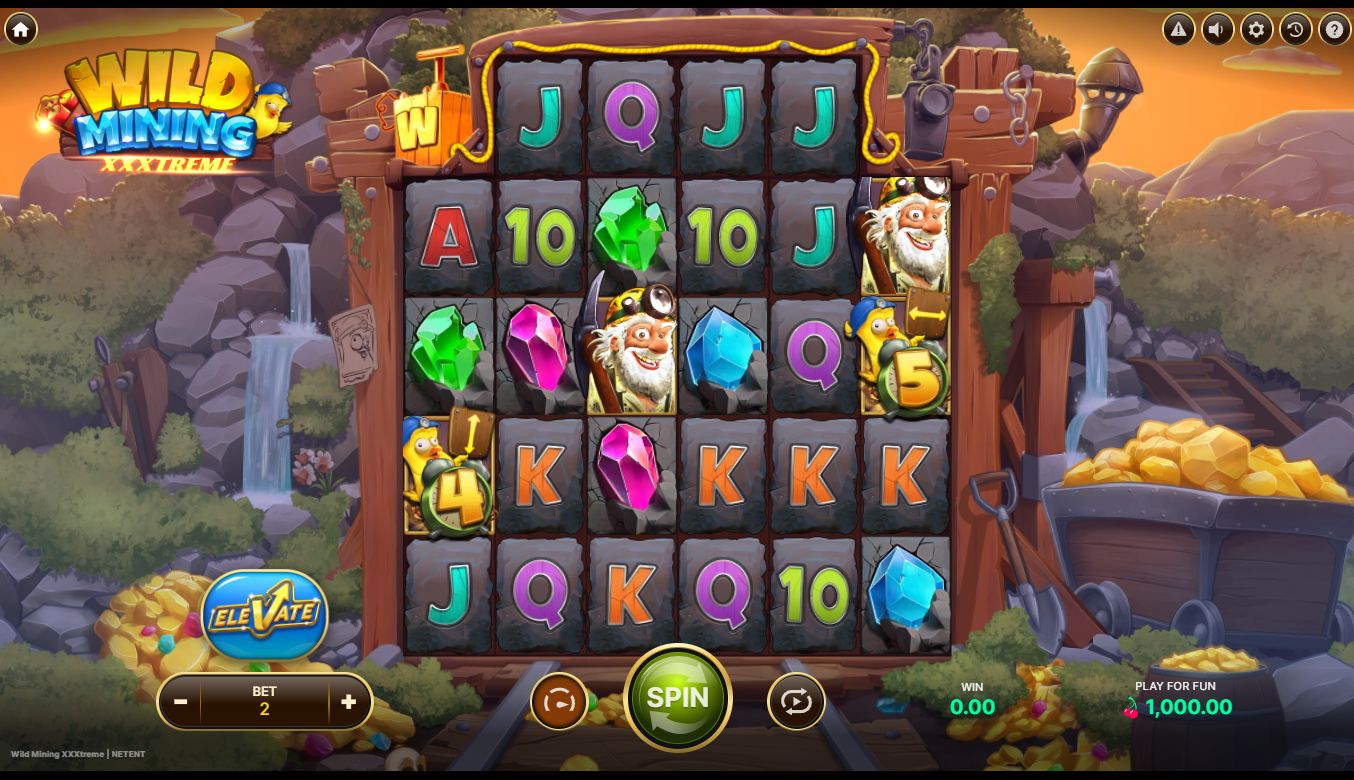Image resolution: width=1354 pixels, height=780 pixels.
Task: Activate the blue Elevate feature button
Action: (264, 614)
